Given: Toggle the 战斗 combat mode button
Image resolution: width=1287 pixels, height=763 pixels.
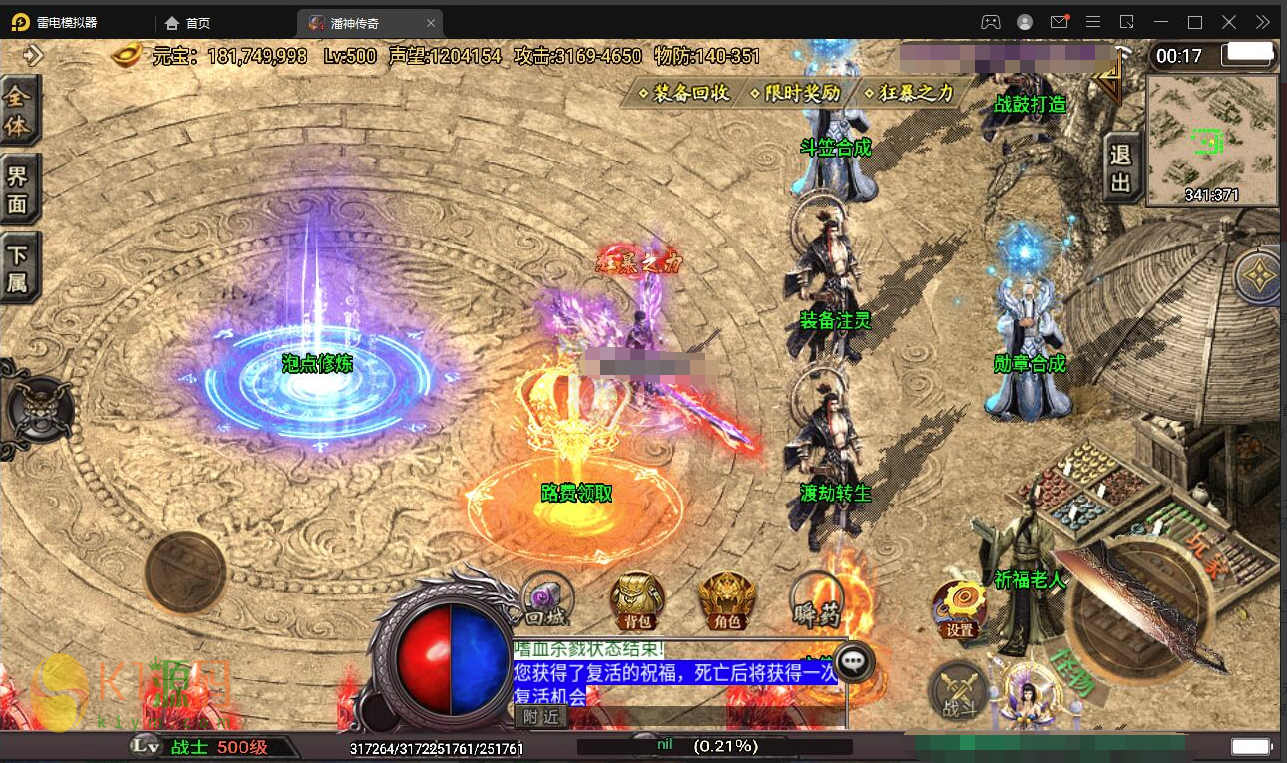Looking at the screenshot, I should [x=959, y=691].
